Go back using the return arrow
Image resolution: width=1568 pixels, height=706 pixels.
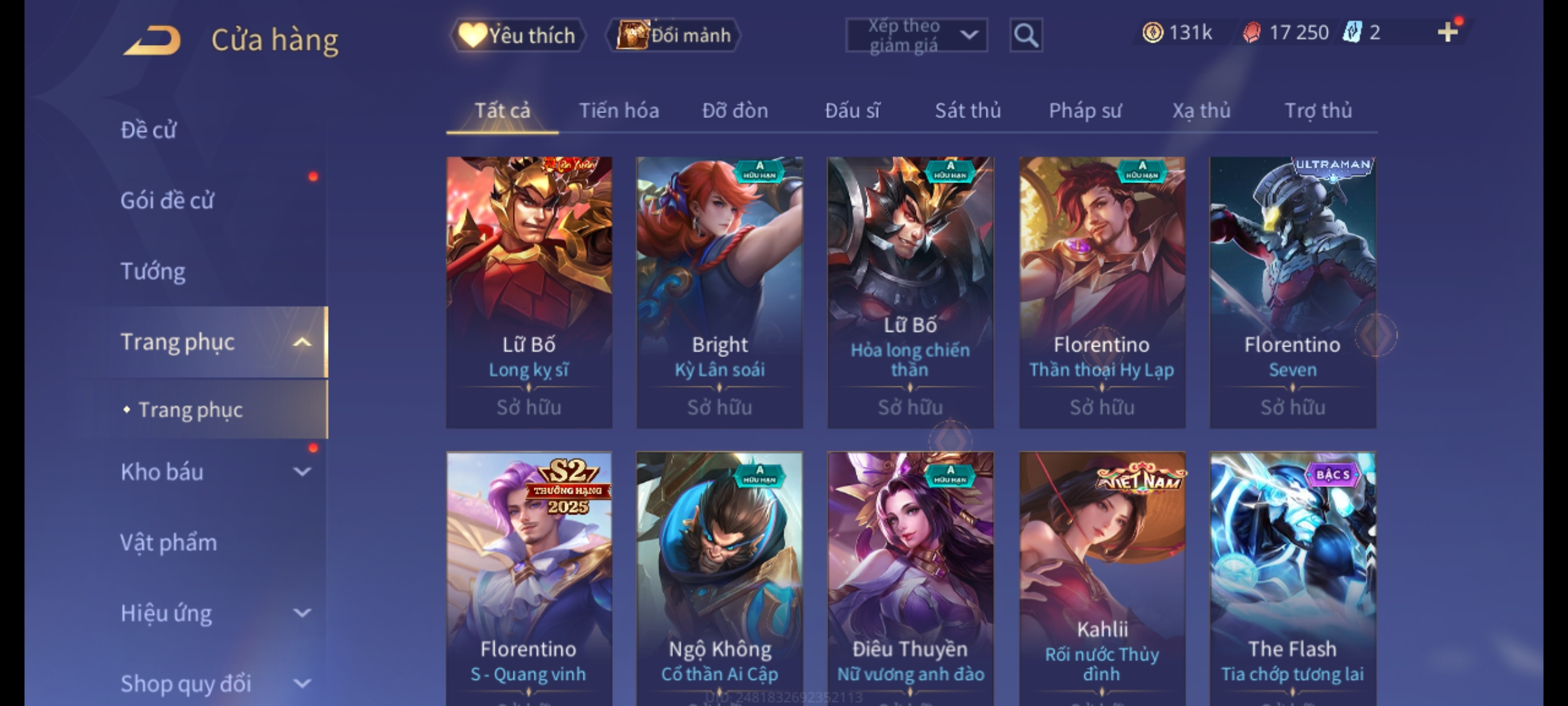pos(152,41)
